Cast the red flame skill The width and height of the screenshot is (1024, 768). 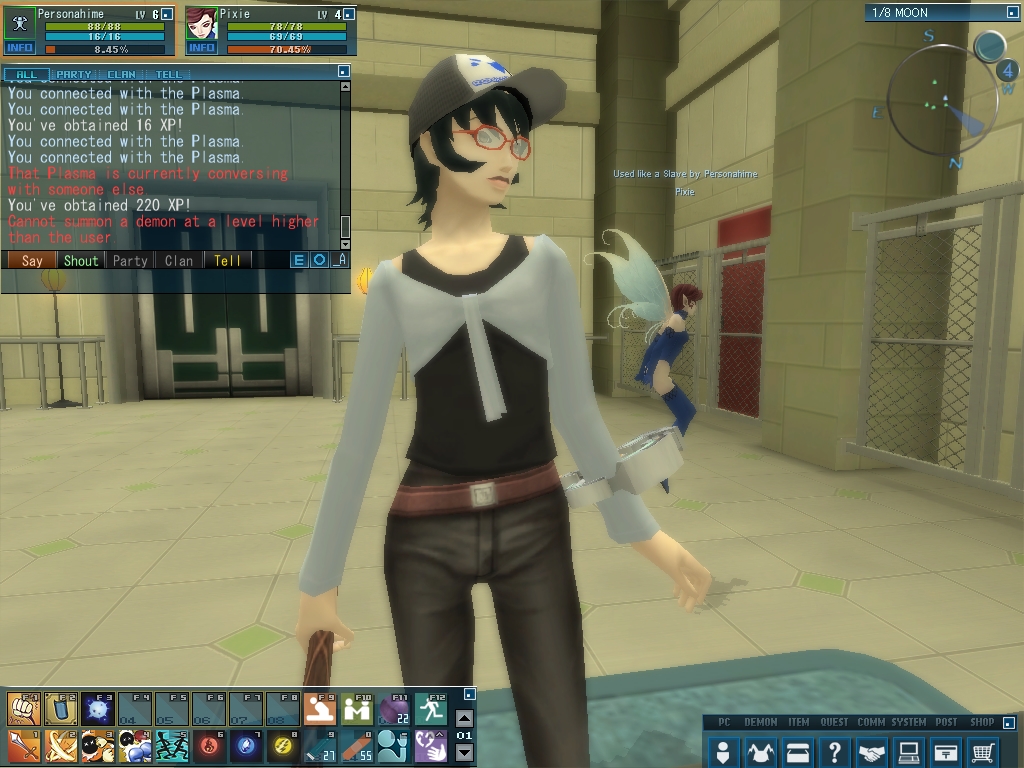point(208,746)
